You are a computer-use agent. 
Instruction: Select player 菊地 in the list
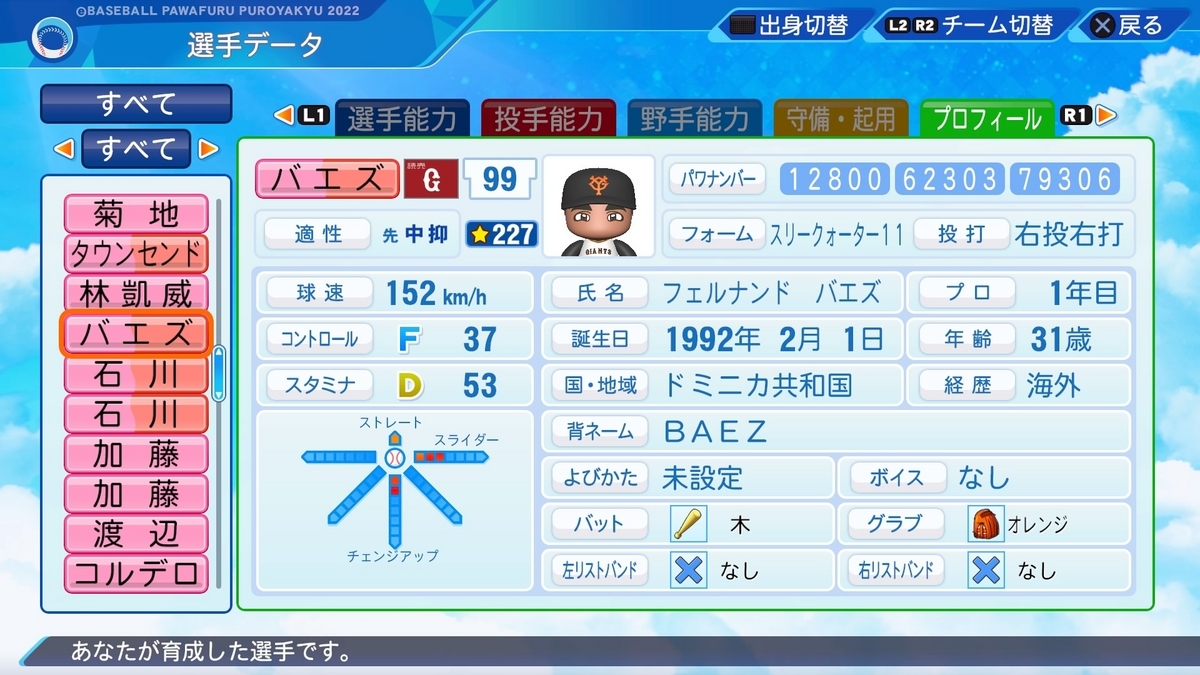pyautogui.click(x=136, y=213)
